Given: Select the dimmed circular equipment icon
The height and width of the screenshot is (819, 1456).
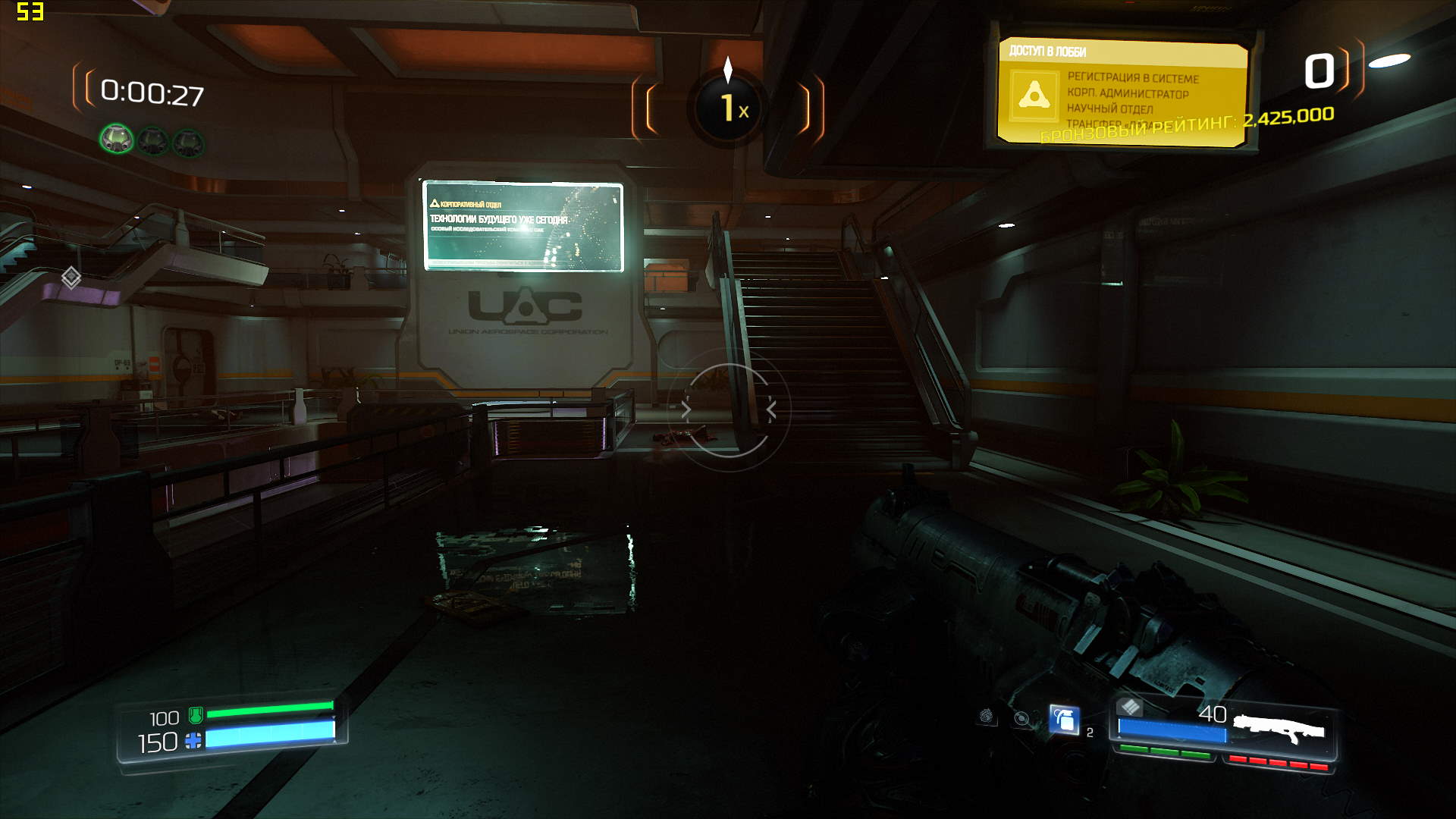Looking at the screenshot, I should 1022,718.
